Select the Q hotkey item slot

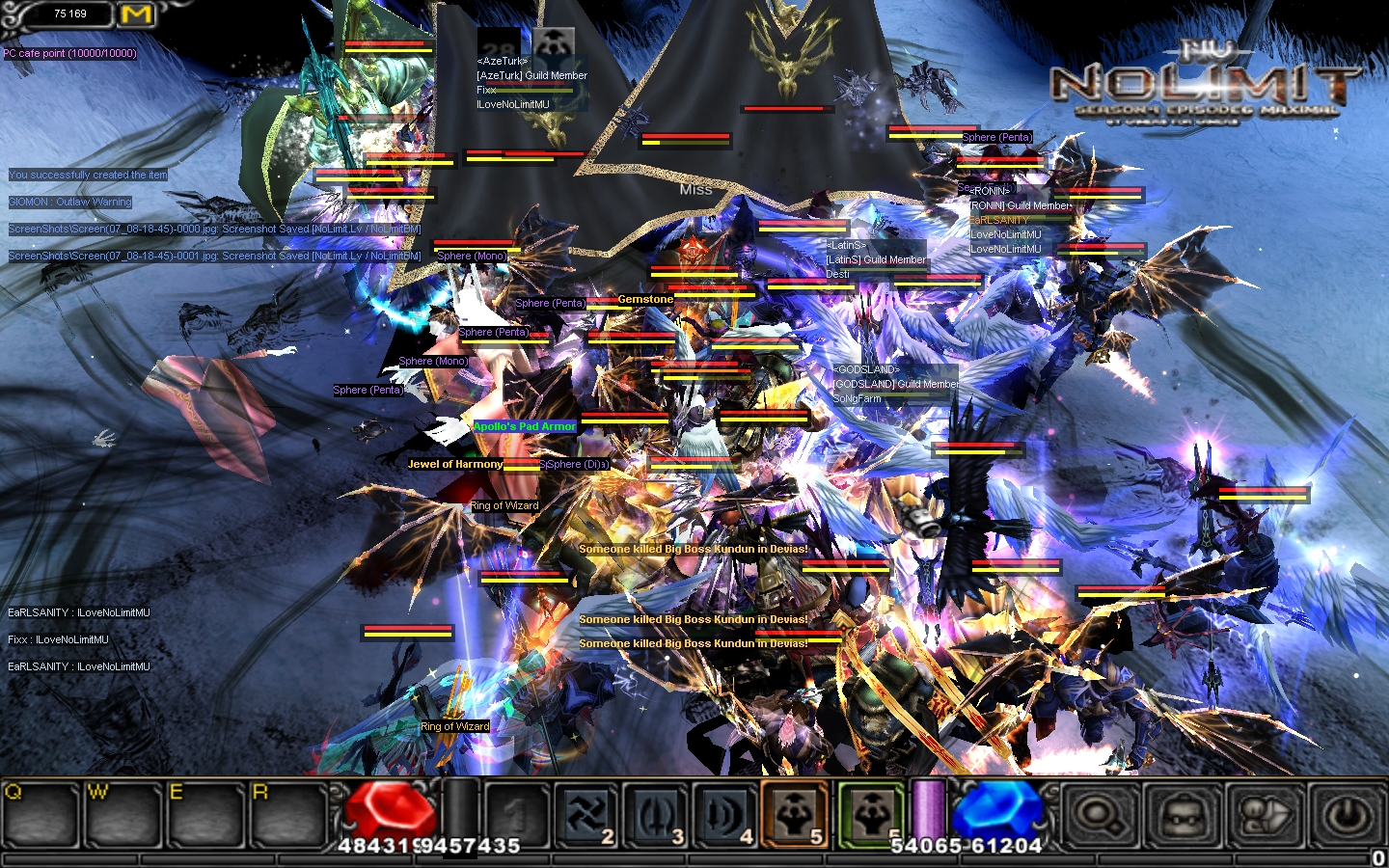[41, 815]
